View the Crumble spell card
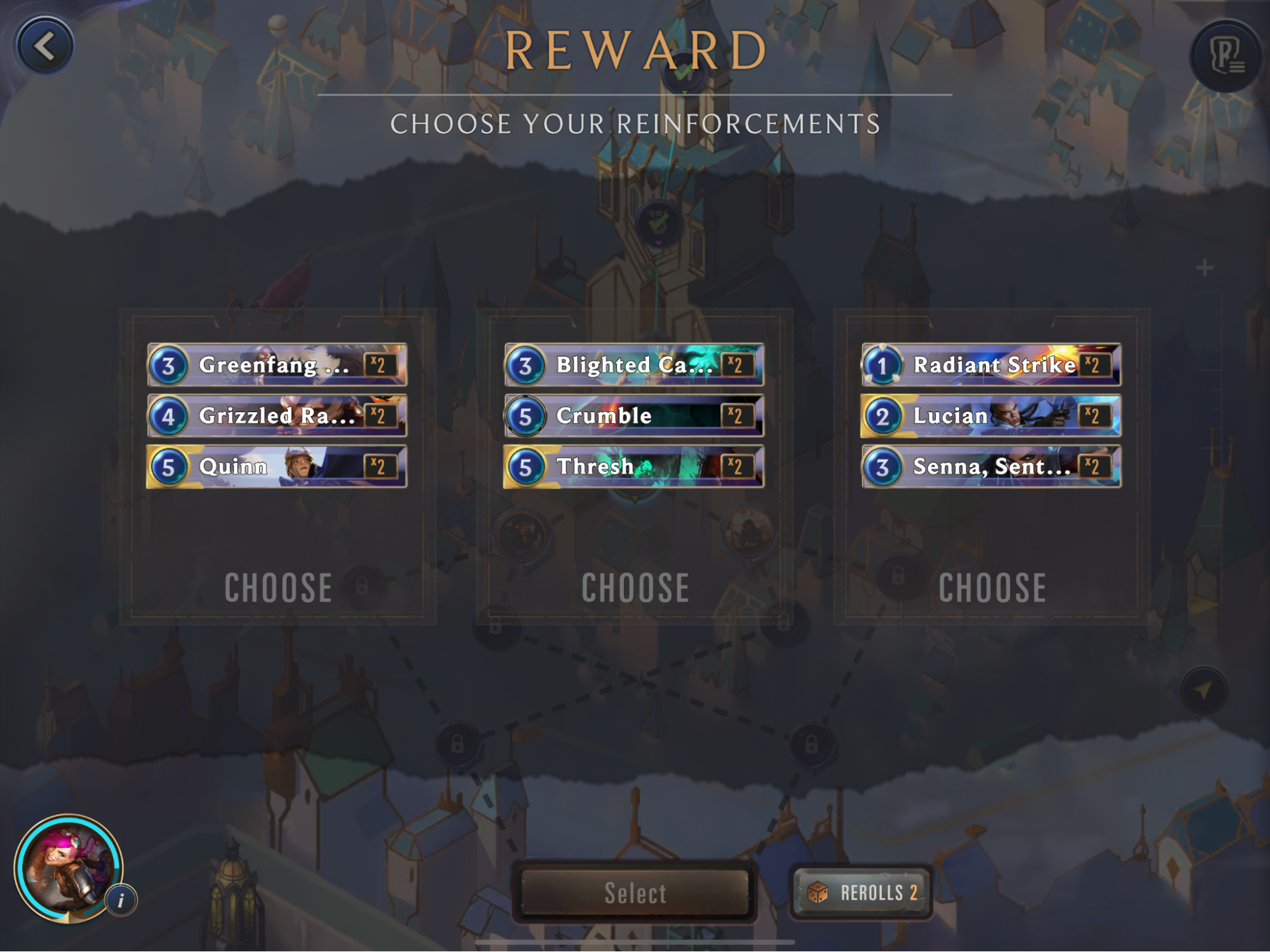The height and width of the screenshot is (952, 1270). pyautogui.click(x=634, y=416)
